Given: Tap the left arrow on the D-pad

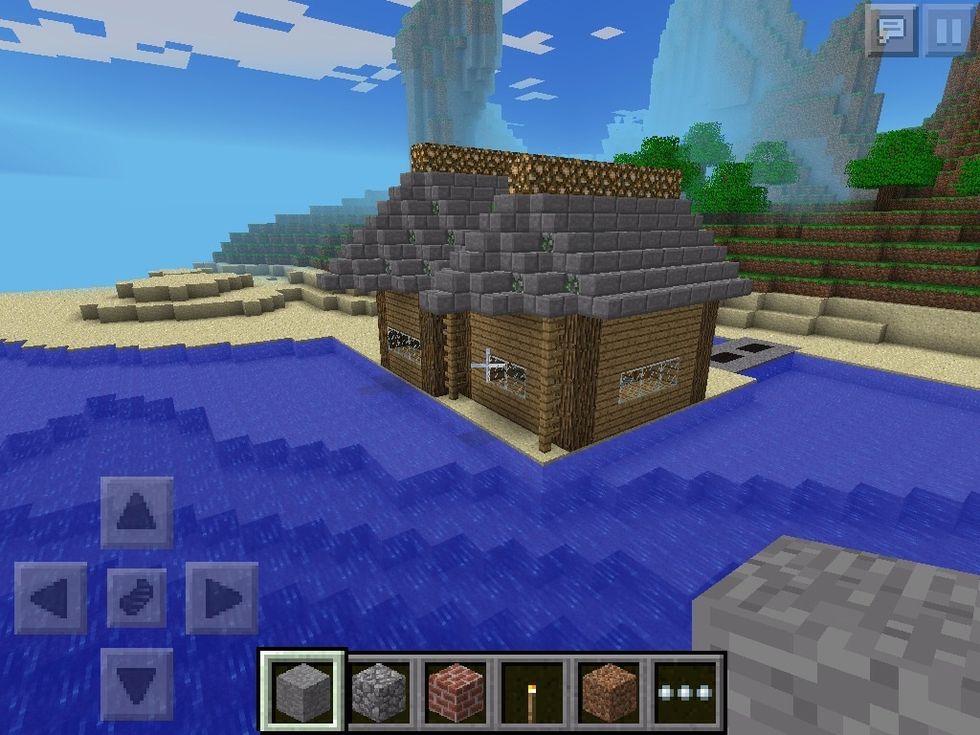Looking at the screenshot, I should tap(51, 598).
